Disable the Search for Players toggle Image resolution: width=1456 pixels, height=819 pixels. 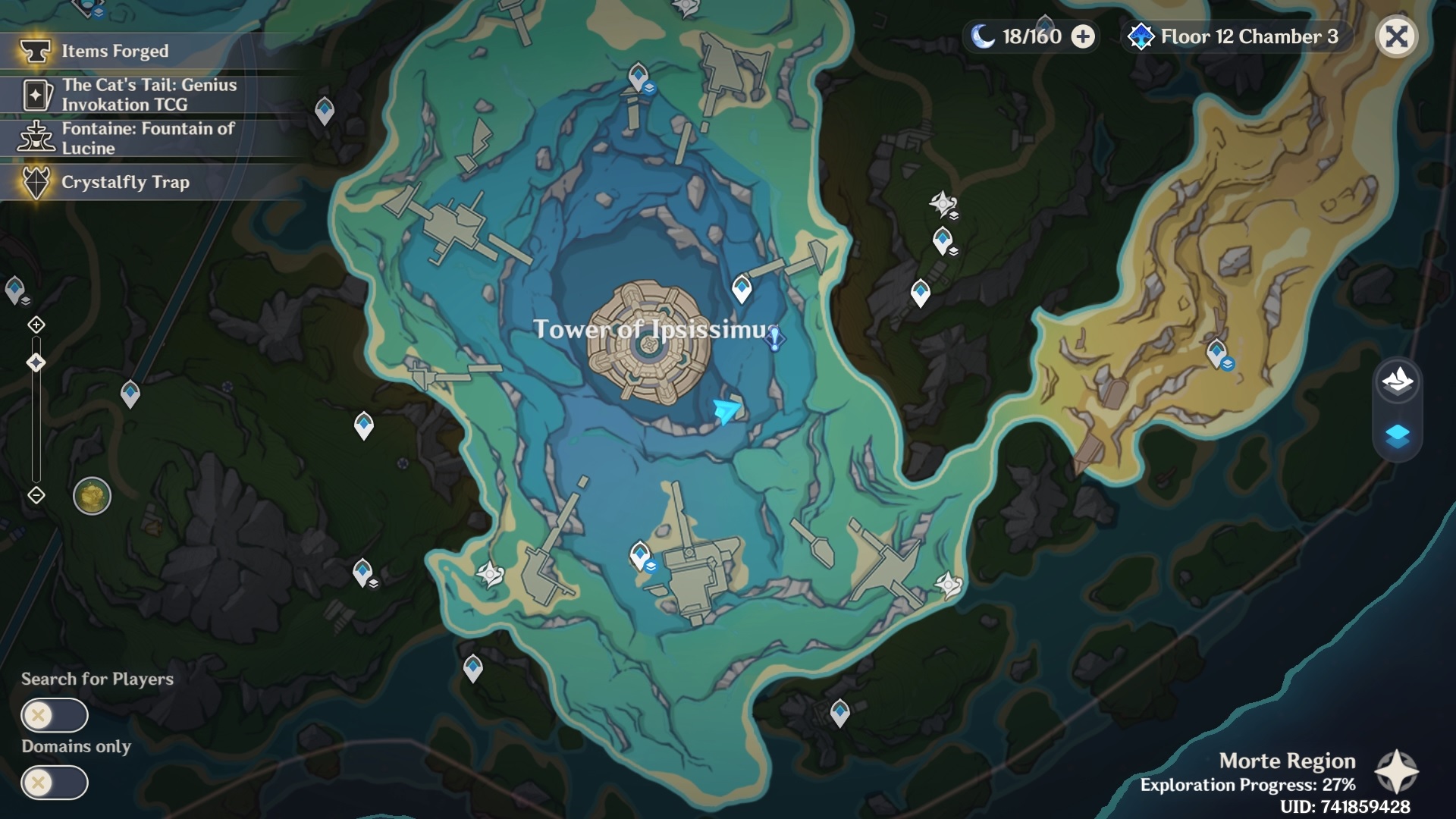pyautogui.click(x=55, y=715)
